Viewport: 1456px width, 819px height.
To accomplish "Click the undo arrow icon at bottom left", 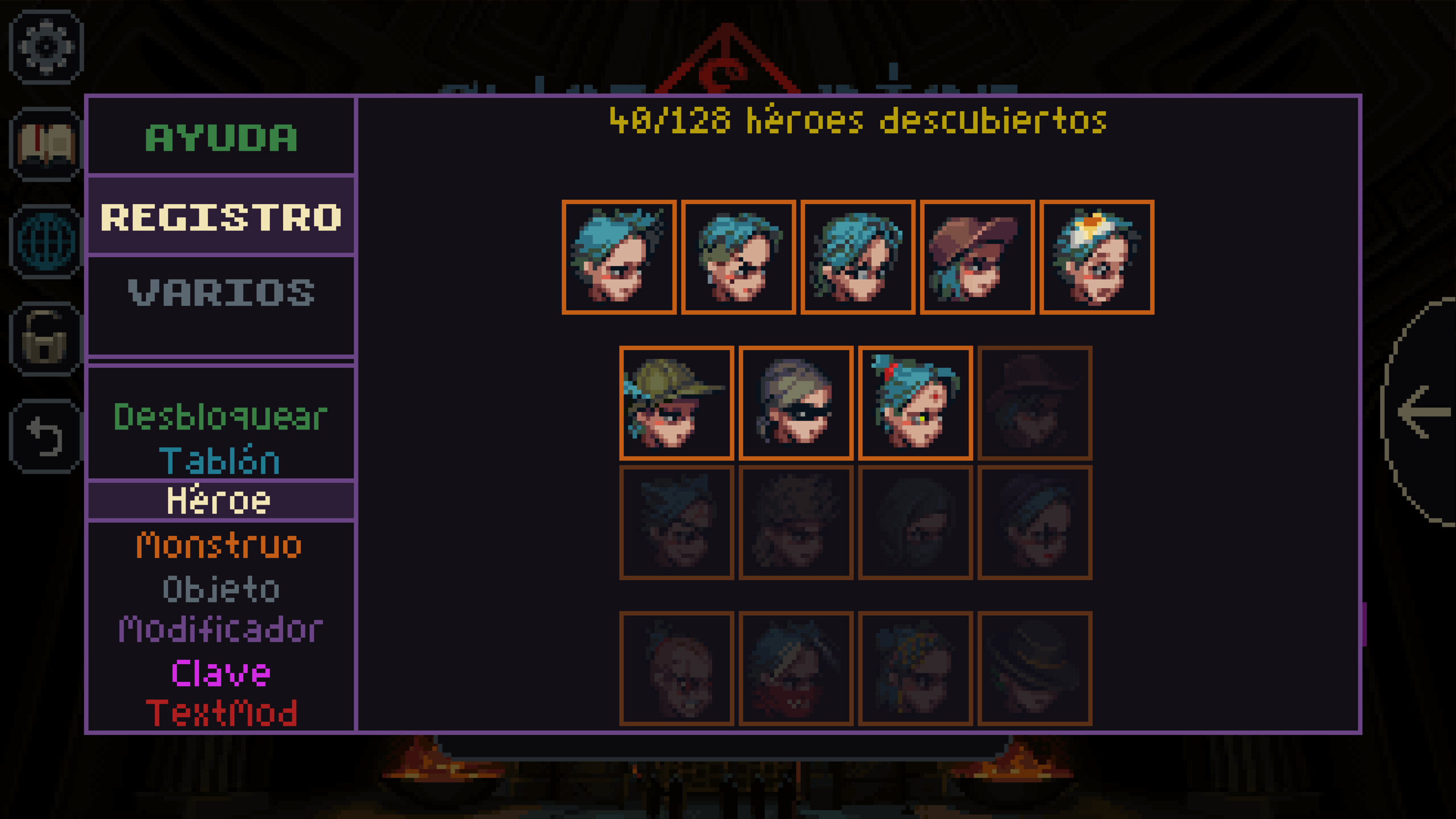I will 47,434.
